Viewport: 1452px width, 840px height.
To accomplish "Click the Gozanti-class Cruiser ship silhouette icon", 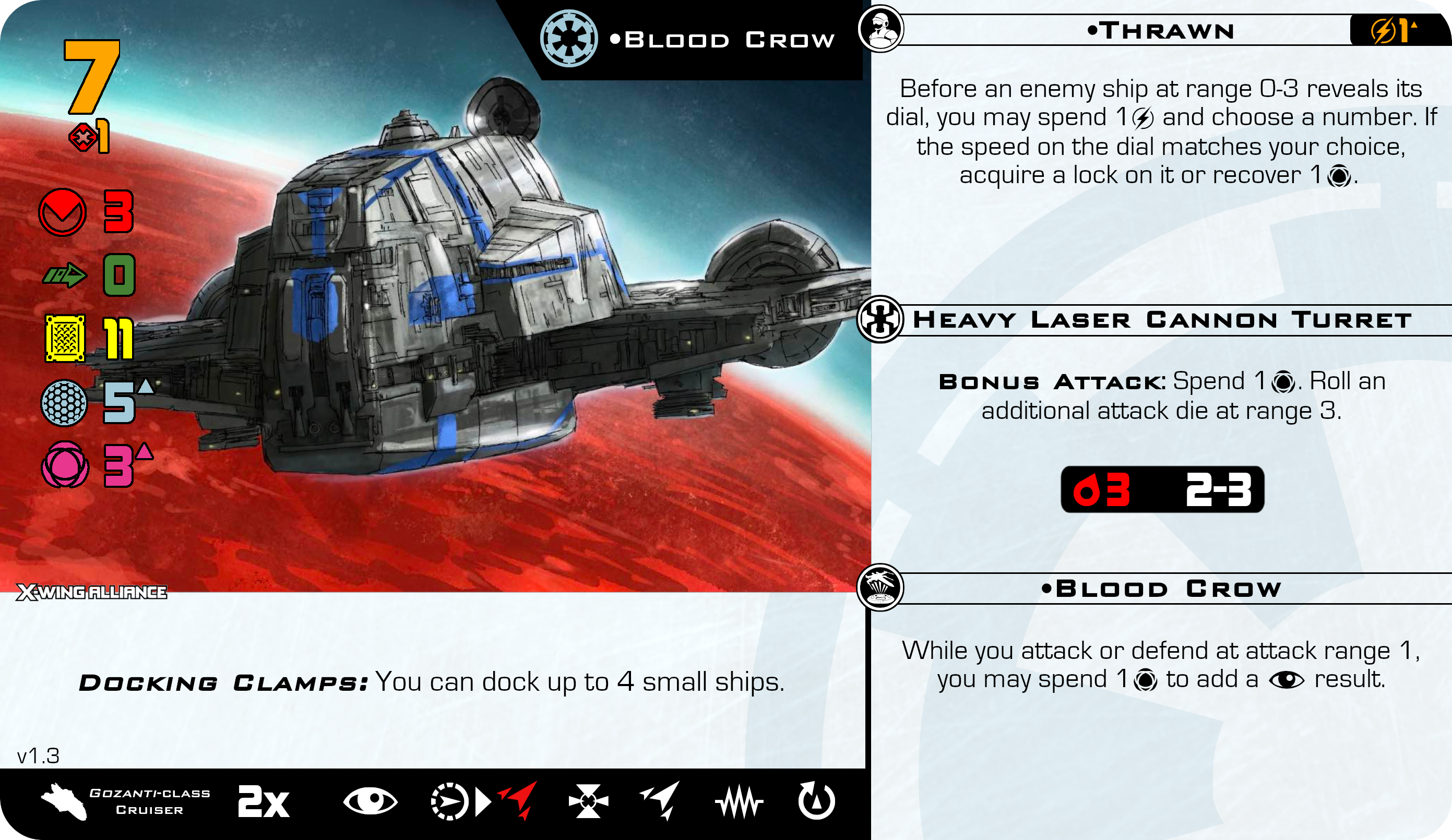I will (x=64, y=801).
